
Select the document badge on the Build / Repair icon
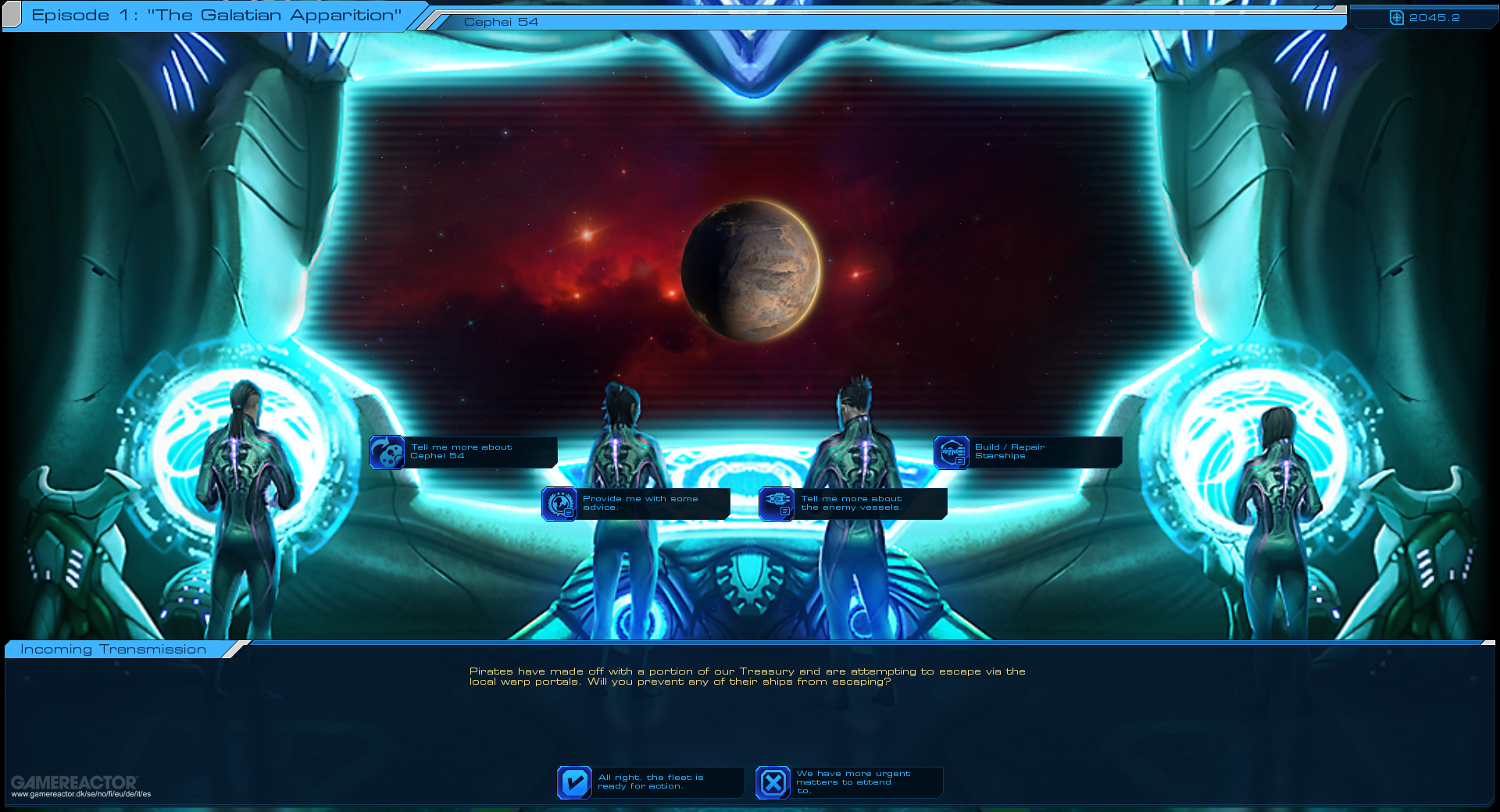tap(959, 461)
